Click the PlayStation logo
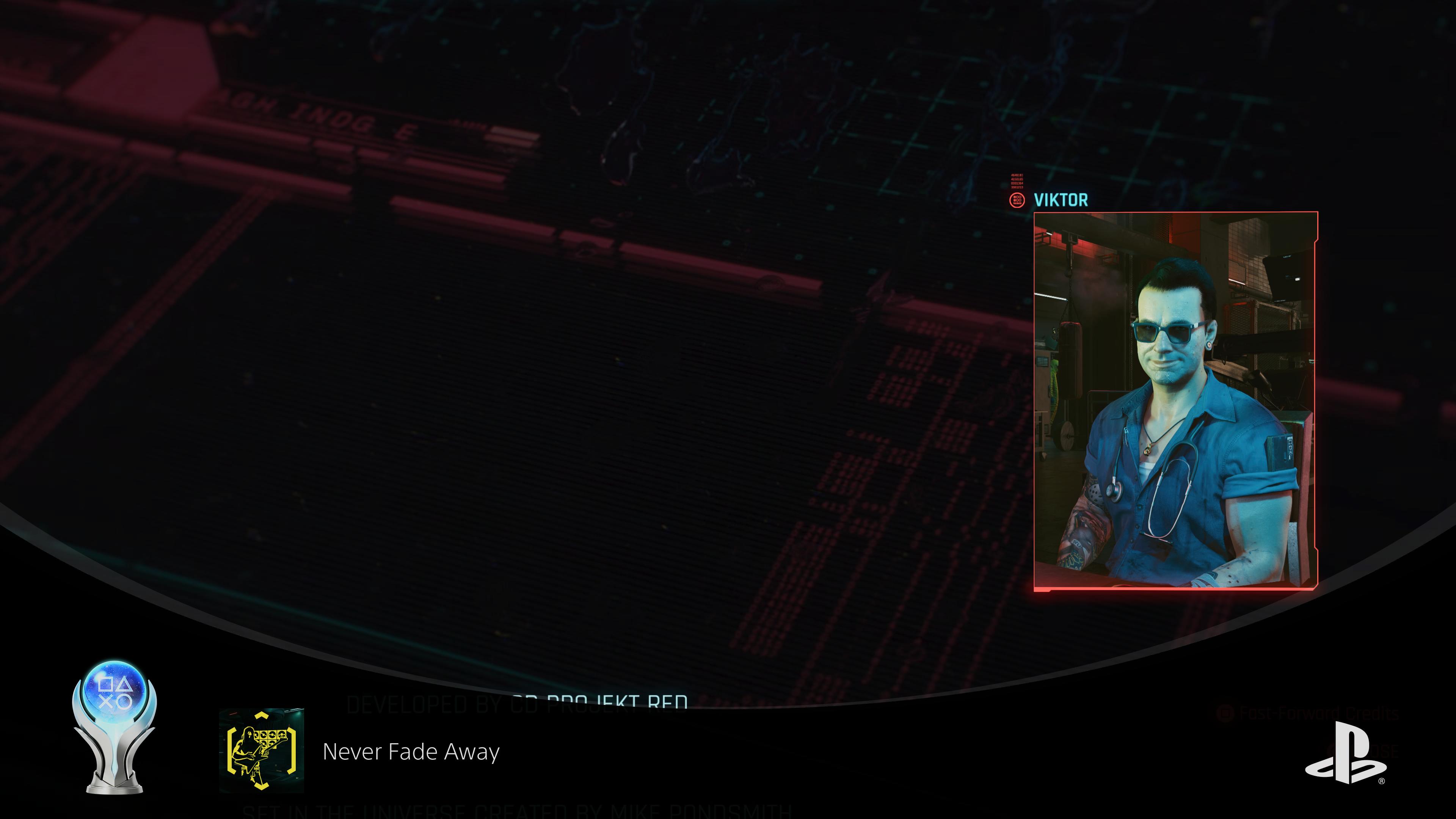 click(x=1345, y=753)
